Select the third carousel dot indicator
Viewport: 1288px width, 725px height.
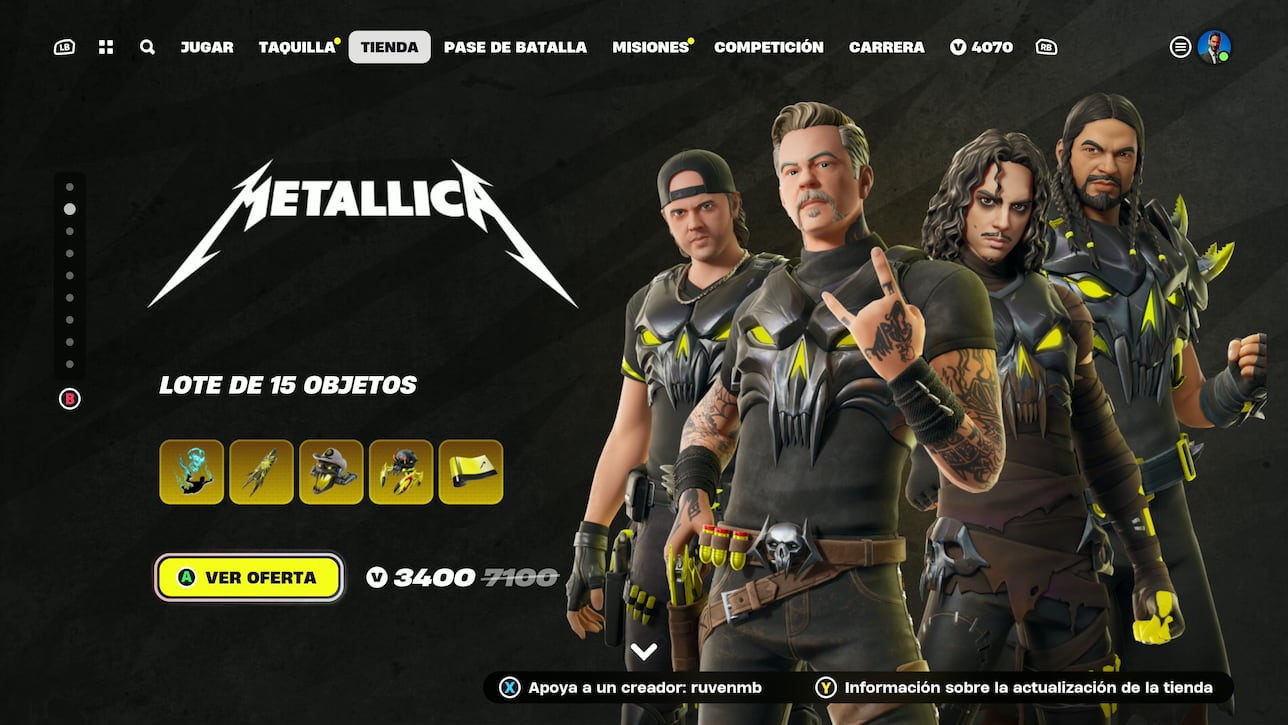click(x=69, y=233)
